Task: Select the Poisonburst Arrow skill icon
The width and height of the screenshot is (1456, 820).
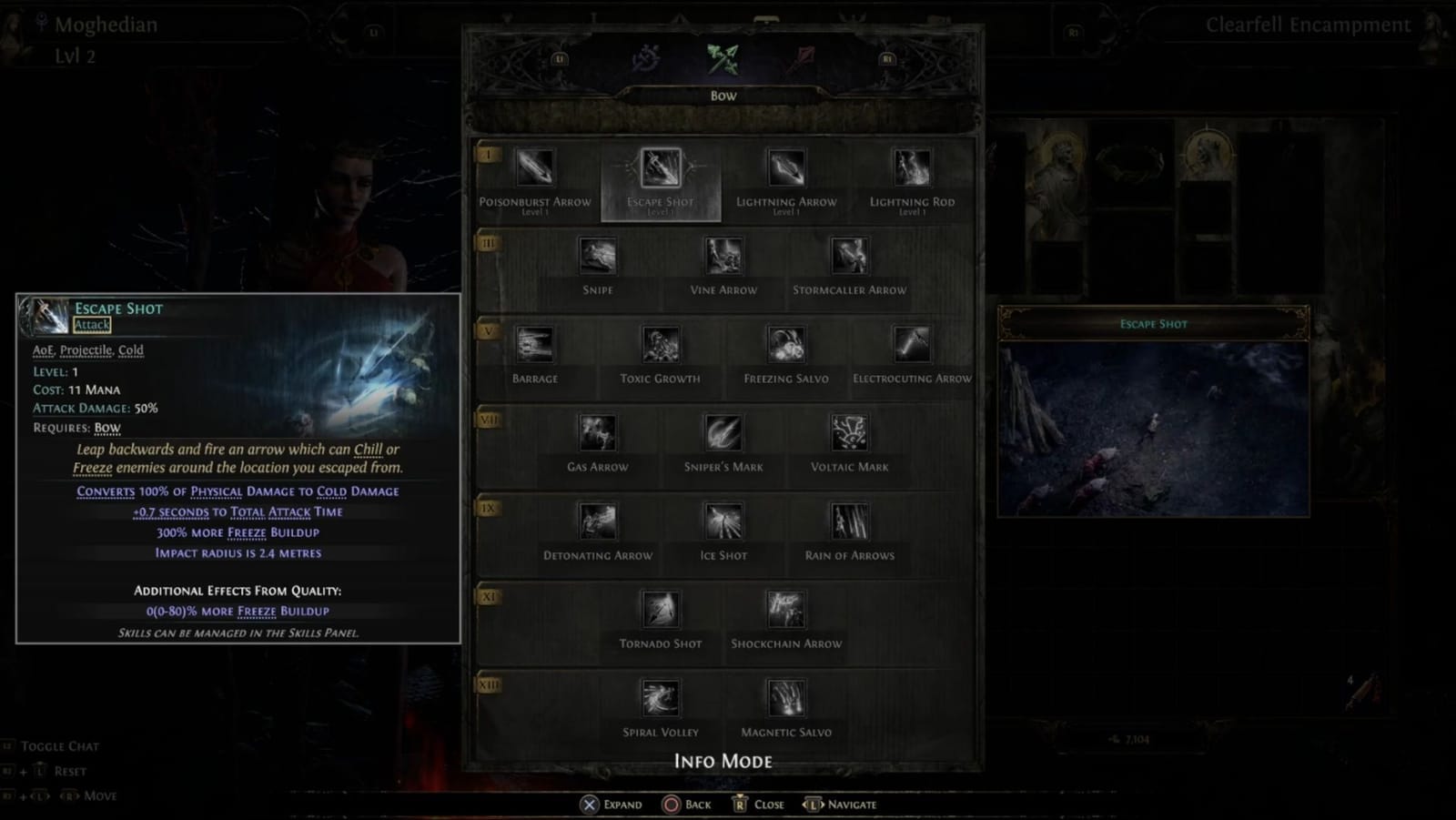Action: coord(535,167)
